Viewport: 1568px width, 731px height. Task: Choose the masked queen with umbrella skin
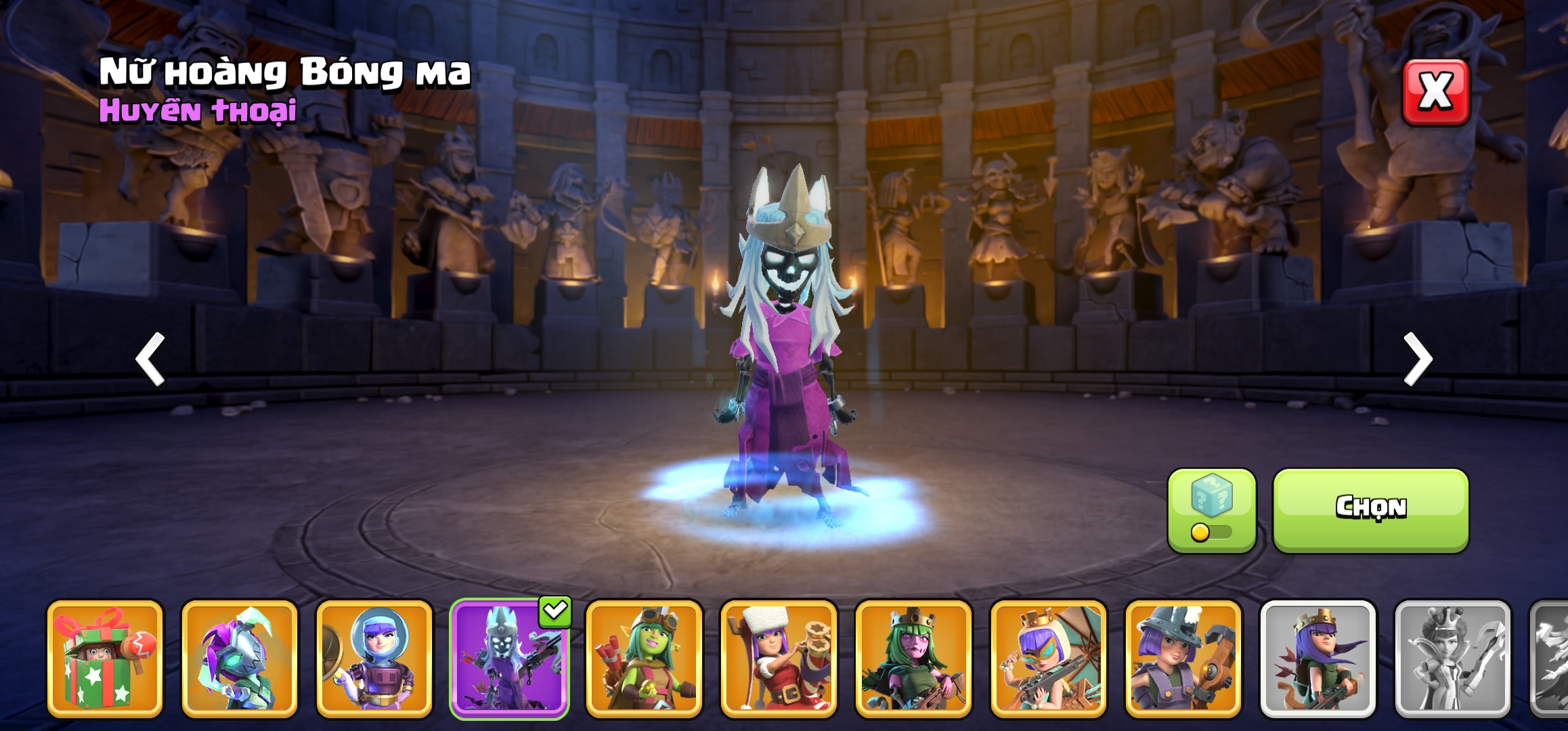point(1048,658)
